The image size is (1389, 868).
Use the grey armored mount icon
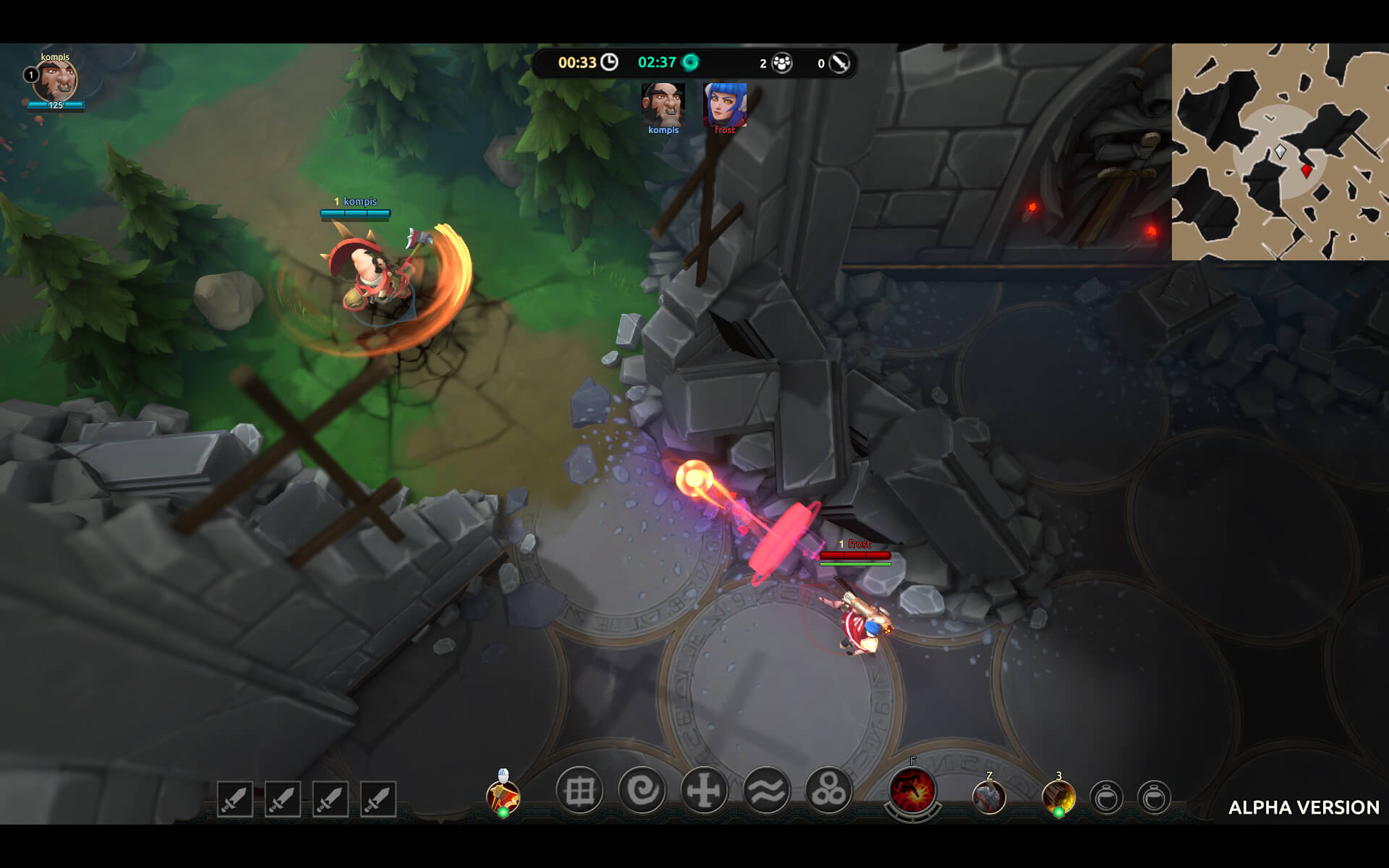[x=989, y=798]
